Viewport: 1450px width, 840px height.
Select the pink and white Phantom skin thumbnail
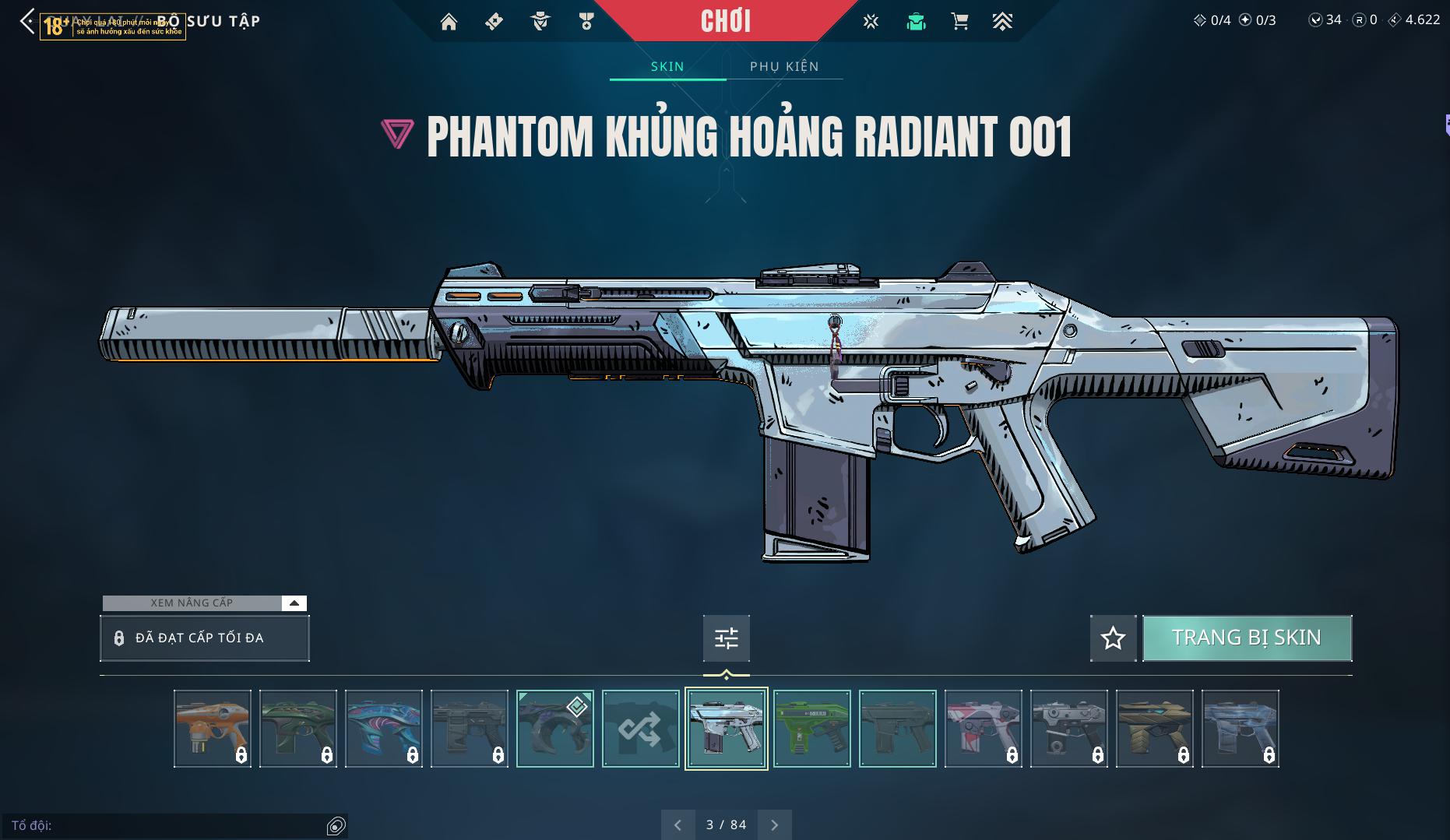(x=983, y=729)
